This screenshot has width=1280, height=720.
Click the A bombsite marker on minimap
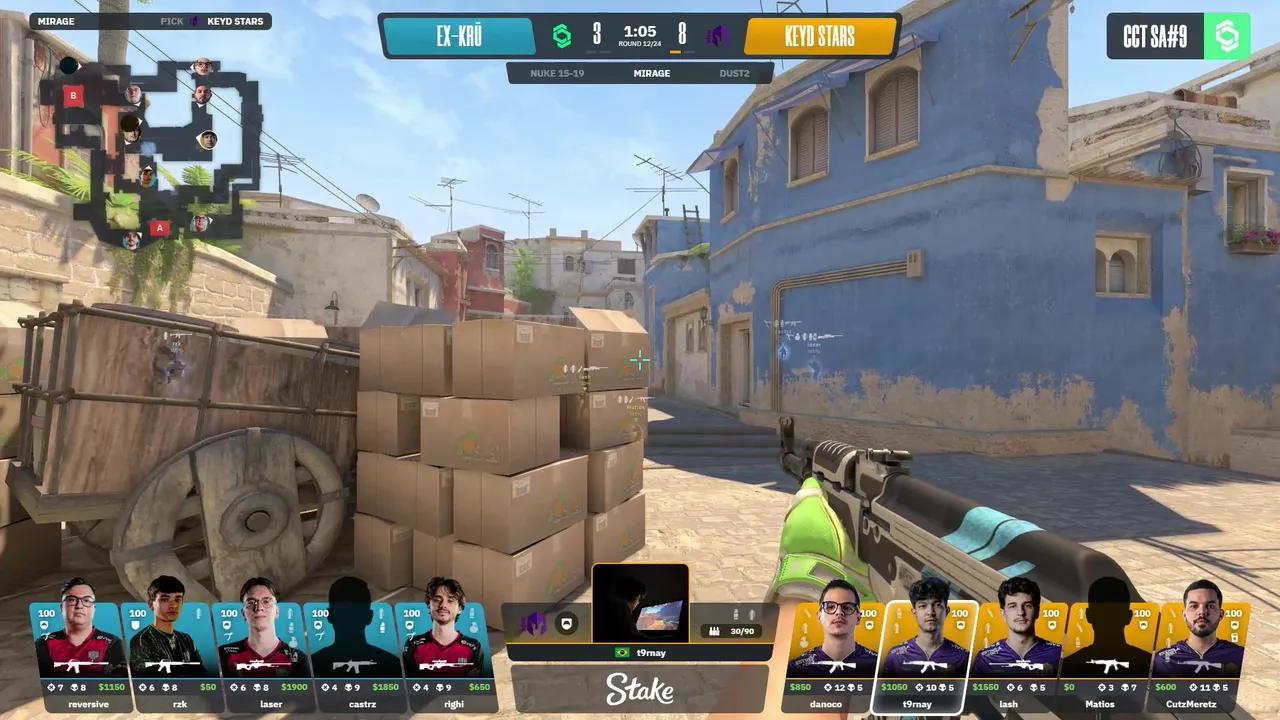(158, 228)
